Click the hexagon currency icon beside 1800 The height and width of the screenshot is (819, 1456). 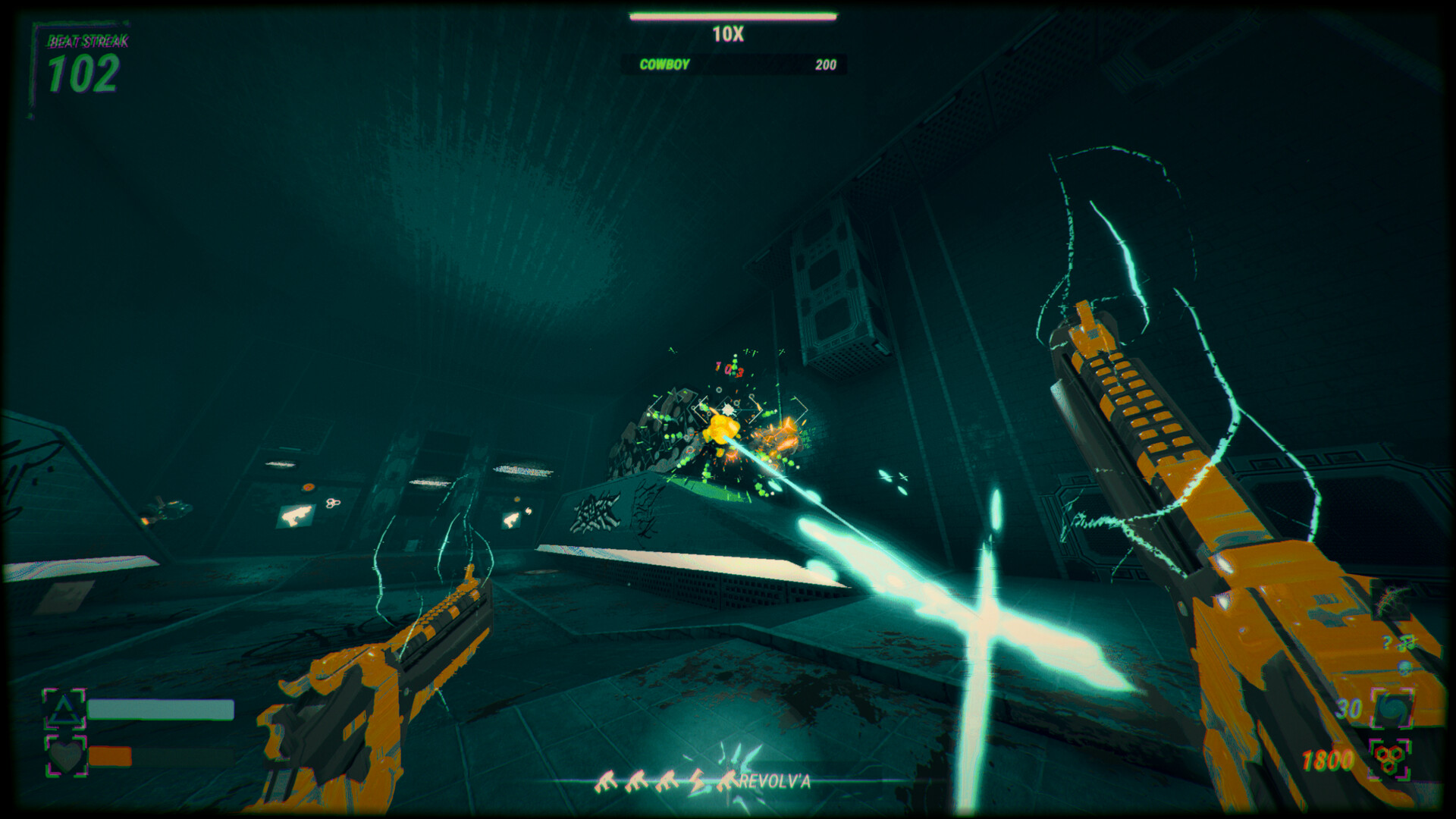point(1389,758)
